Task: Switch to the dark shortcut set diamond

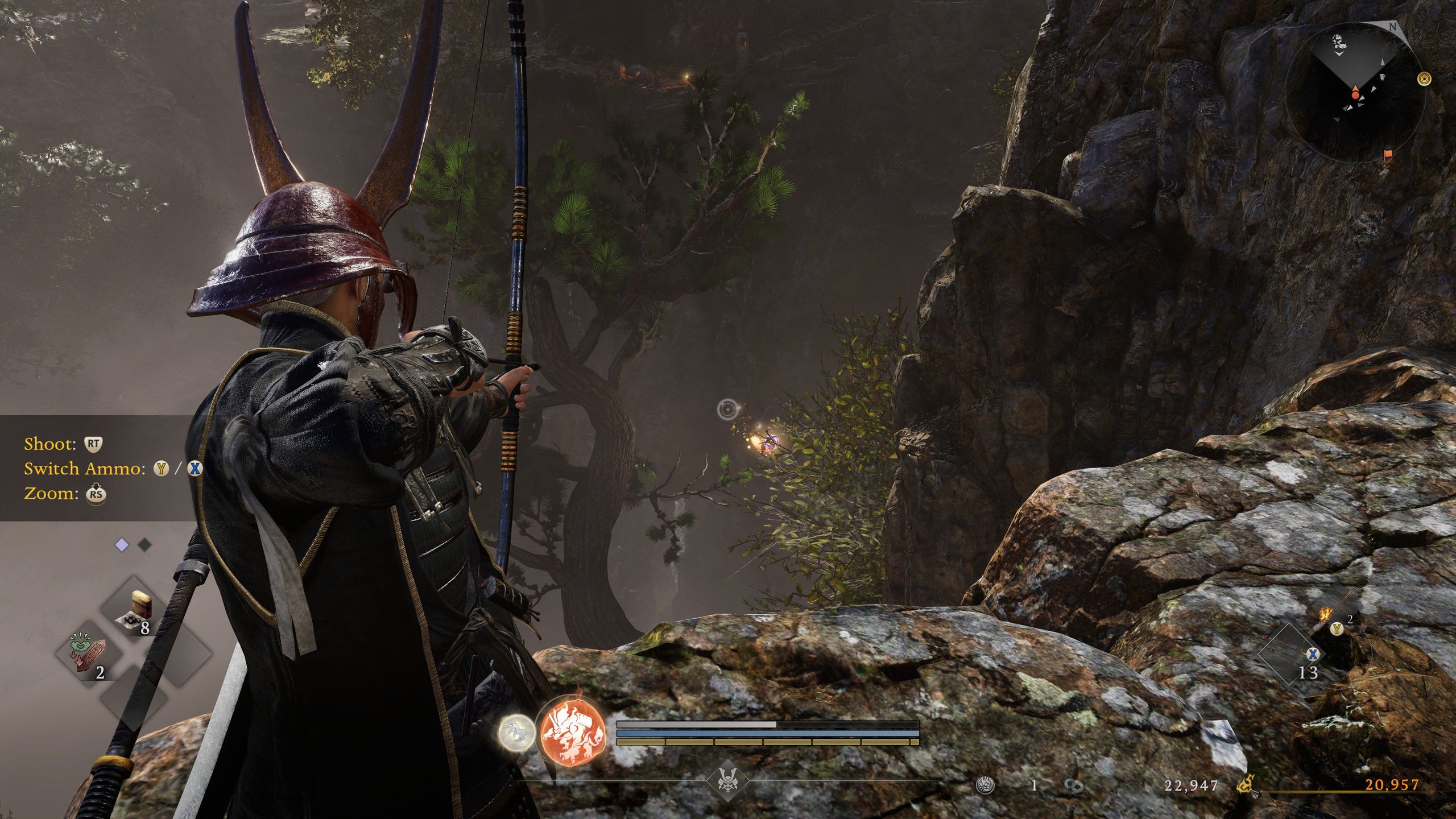Action: pyautogui.click(x=145, y=545)
